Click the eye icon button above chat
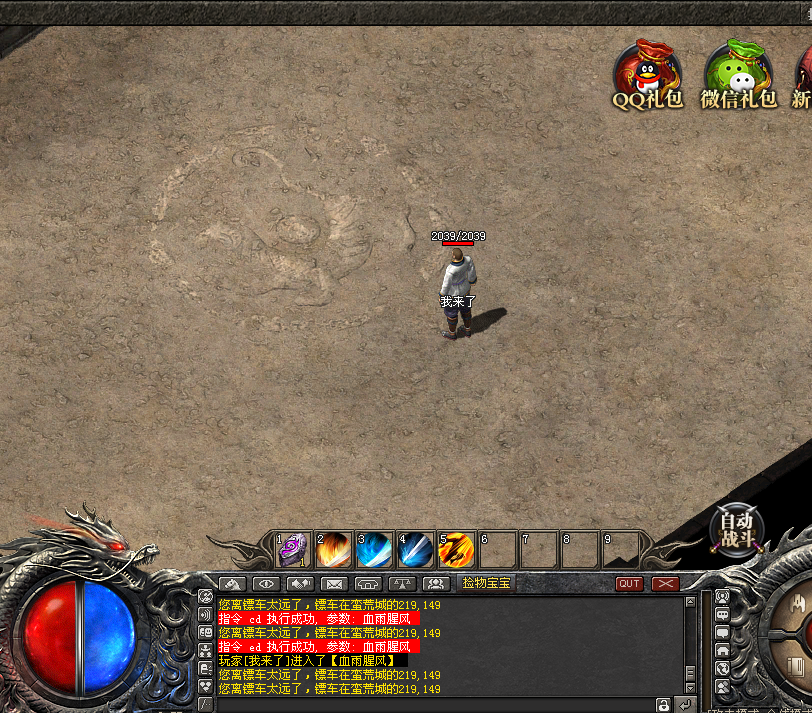 [266, 583]
